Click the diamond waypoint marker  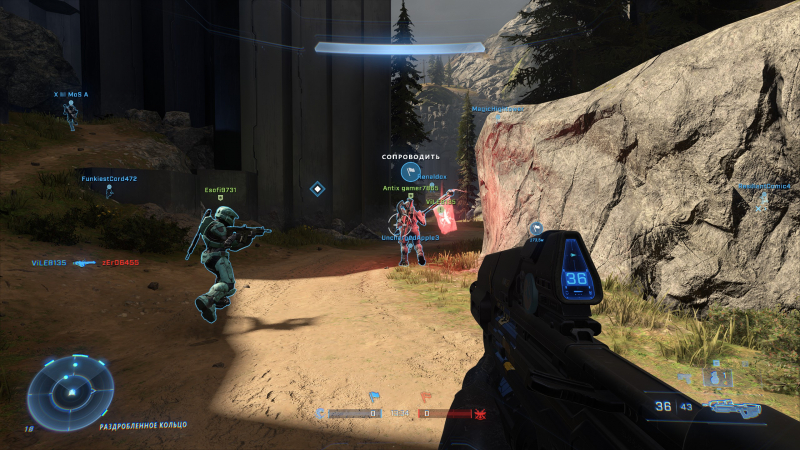[317, 187]
